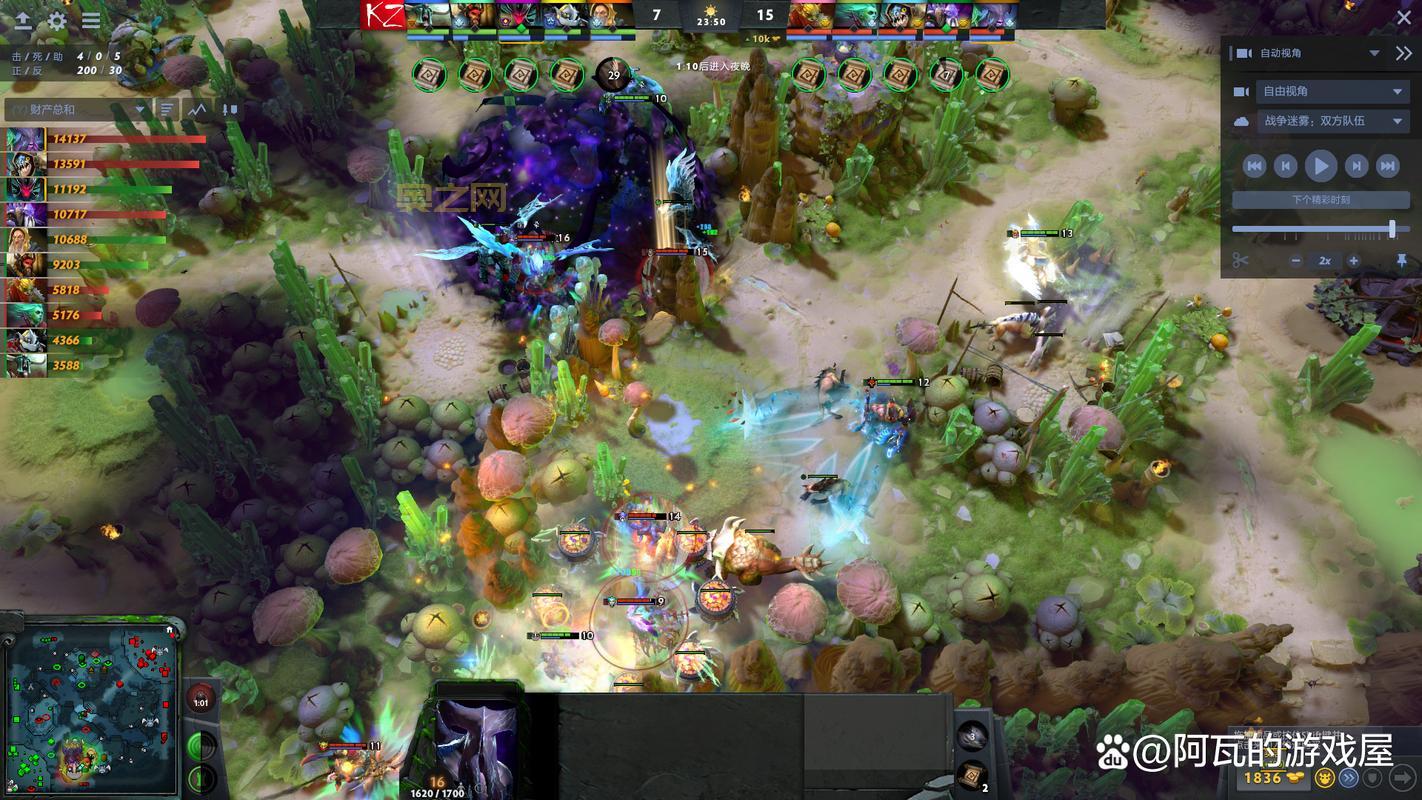Screen dimensions: 1422x800
Task: Toggle 2x playback speed
Action: 1325,261
